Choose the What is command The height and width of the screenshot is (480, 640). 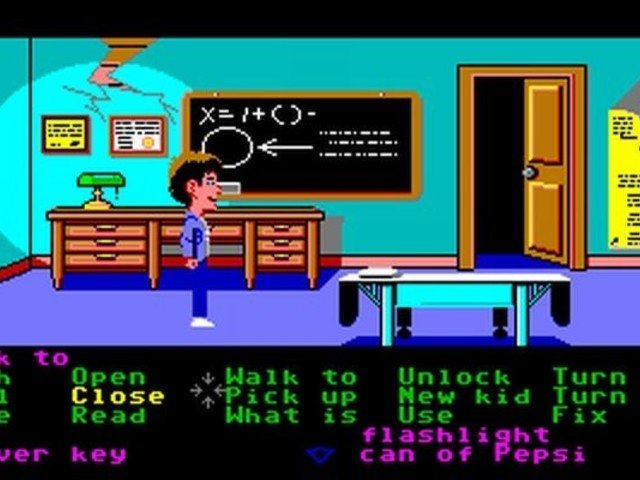click(x=291, y=415)
